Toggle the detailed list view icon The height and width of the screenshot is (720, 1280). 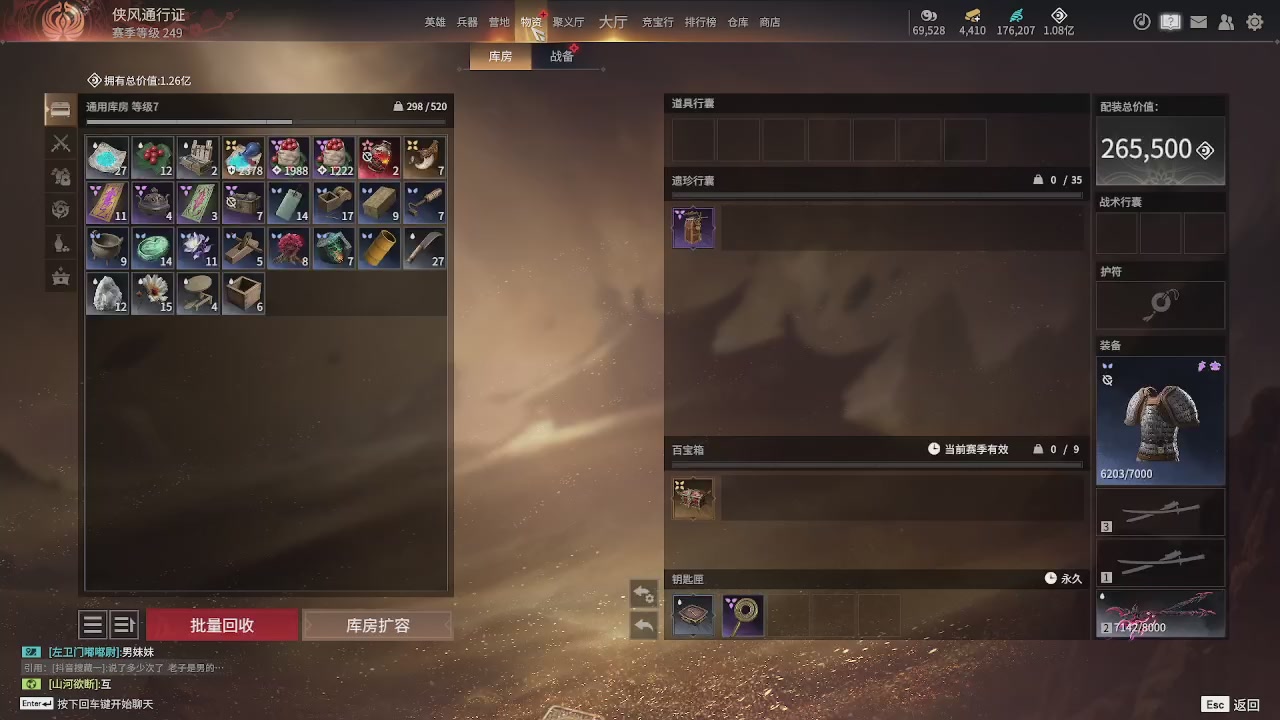(124, 624)
